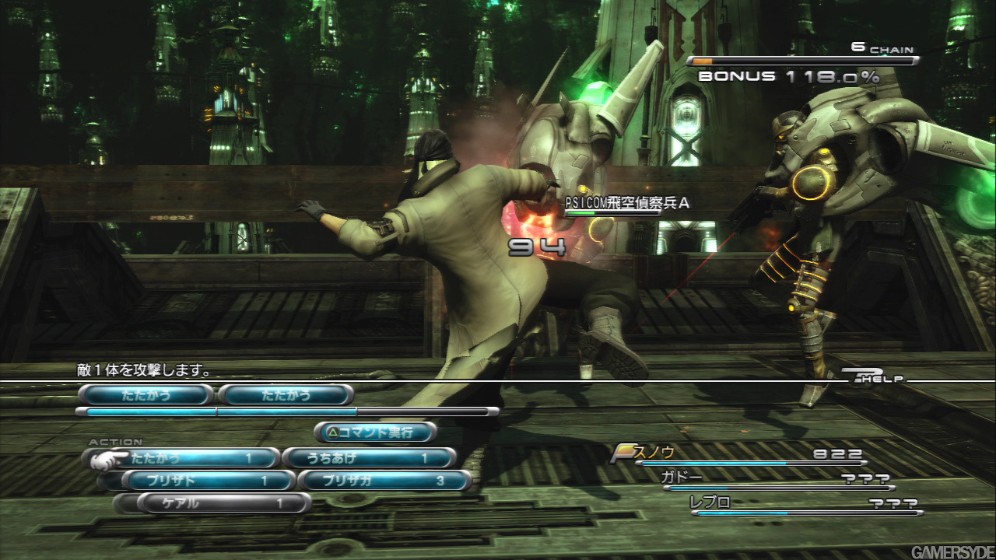The width and height of the screenshot is (996, 560).
Task: Select the ケアル healing command
Action: click(215, 504)
